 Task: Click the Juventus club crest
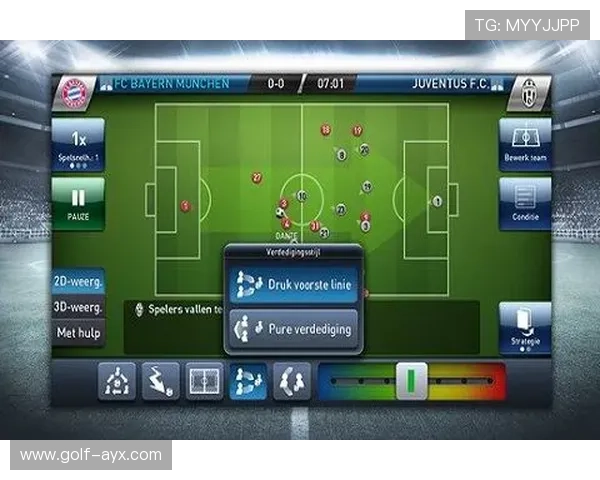pyautogui.click(x=528, y=93)
